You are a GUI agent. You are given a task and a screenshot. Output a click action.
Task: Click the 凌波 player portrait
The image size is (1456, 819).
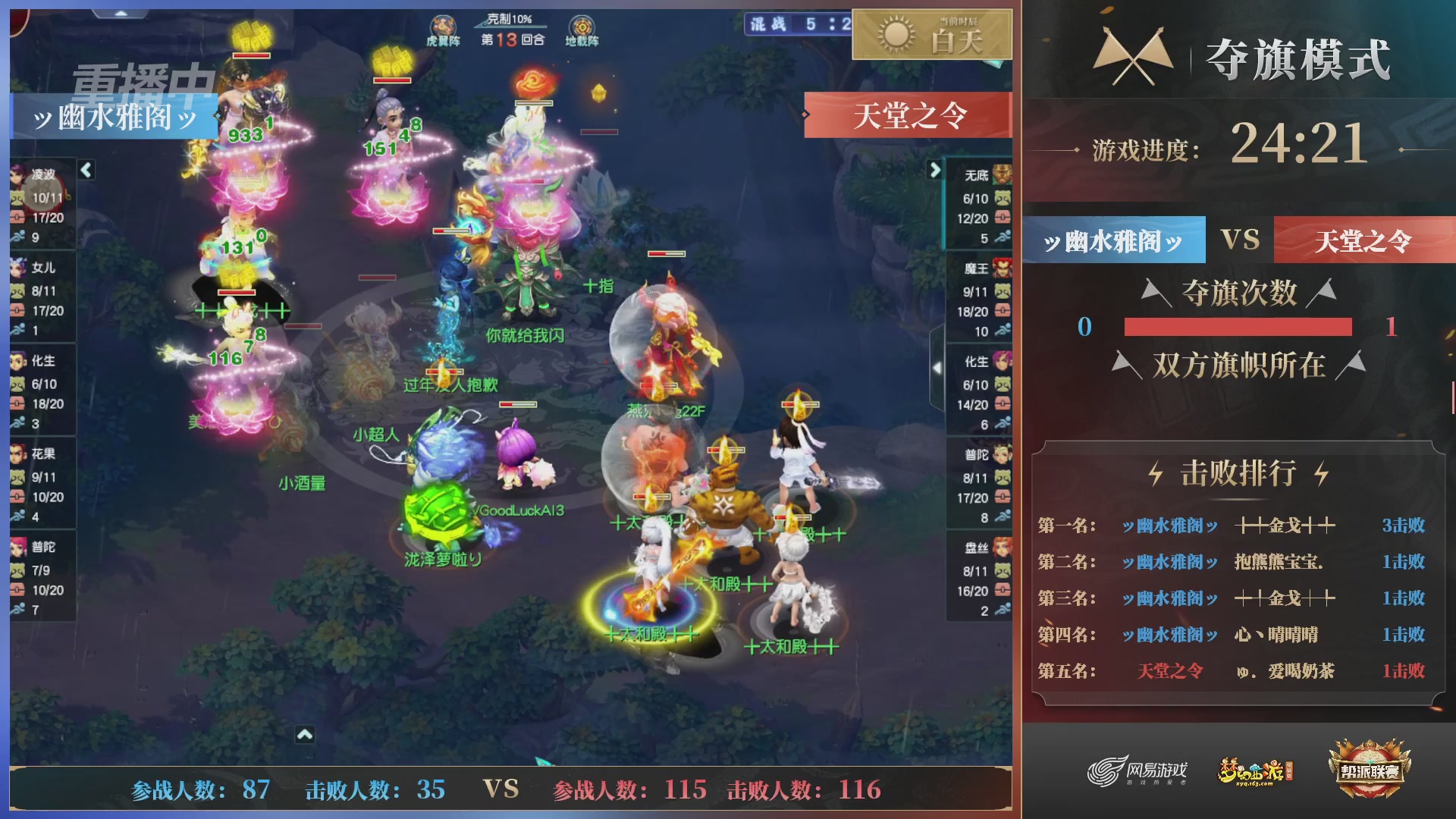click(x=17, y=177)
